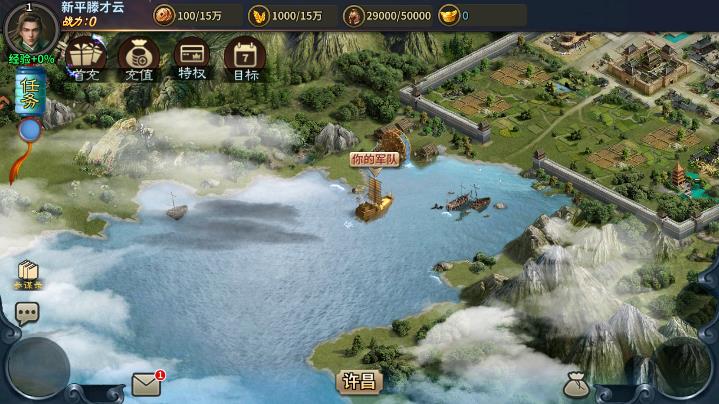719x404 pixels.
Task: Open the 目标 calendar goals
Action: click(x=244, y=58)
